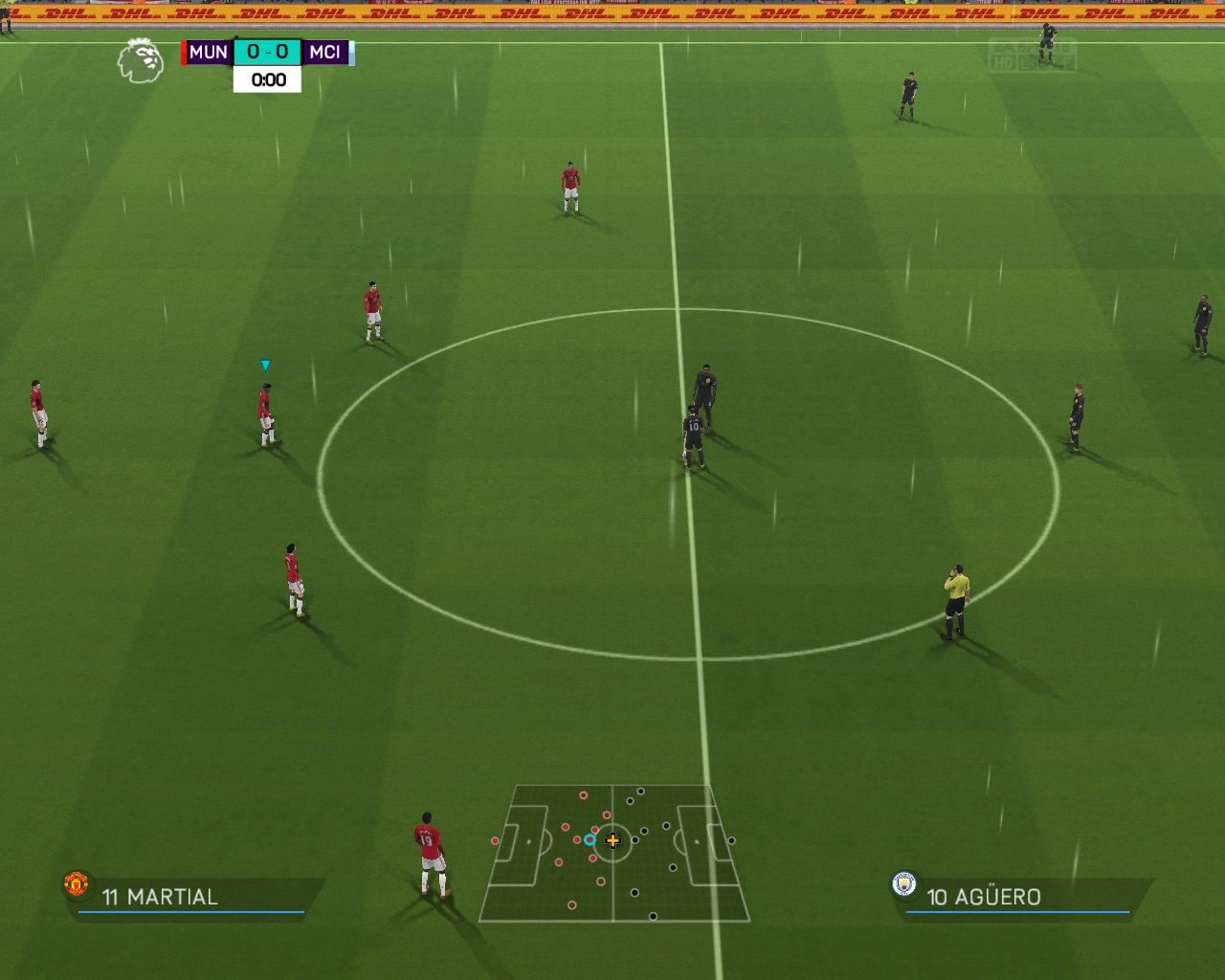Click the Premier League lion logo
The width and height of the screenshot is (1225, 980).
pos(140,60)
